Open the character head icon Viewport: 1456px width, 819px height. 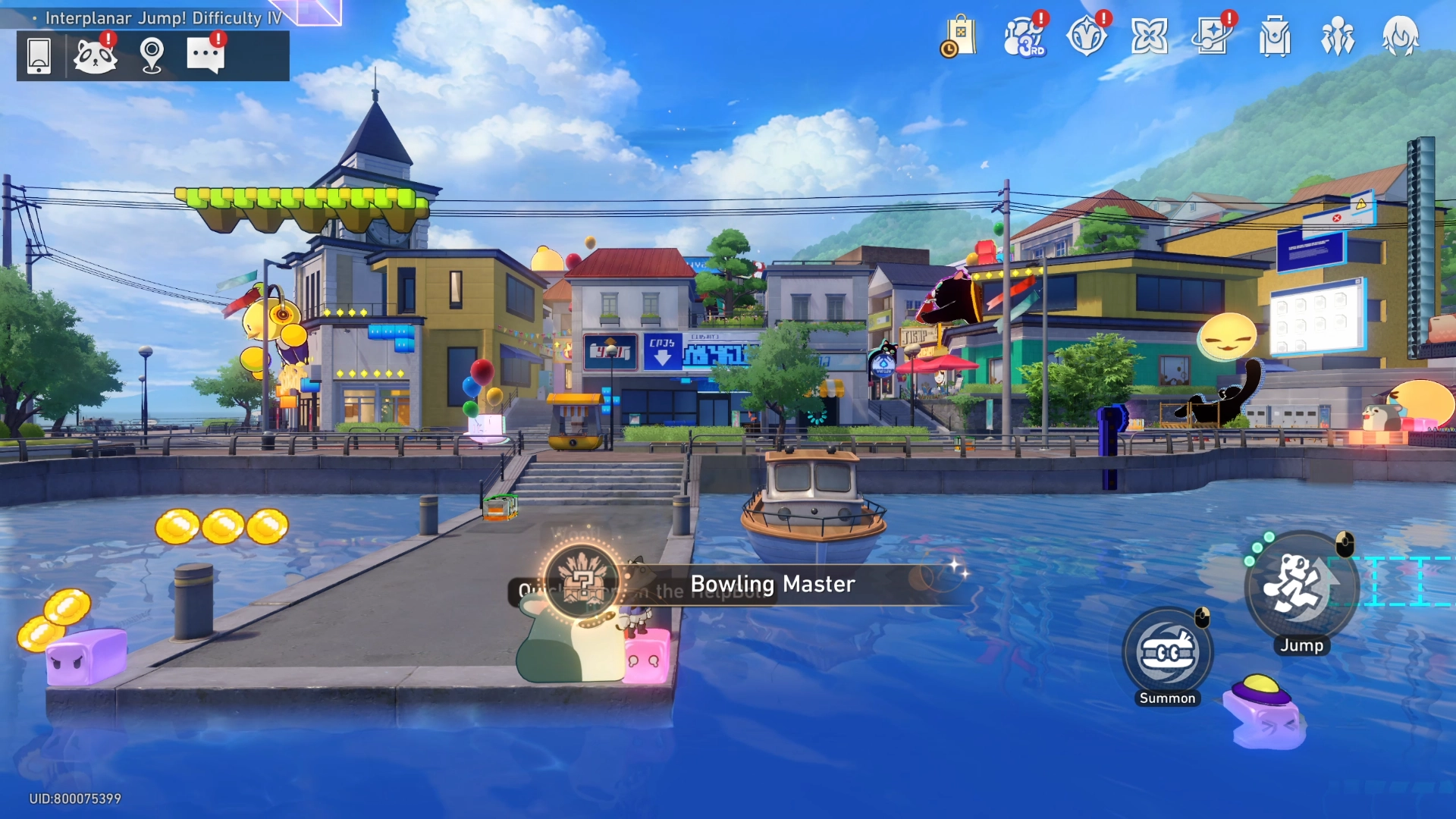1401,36
